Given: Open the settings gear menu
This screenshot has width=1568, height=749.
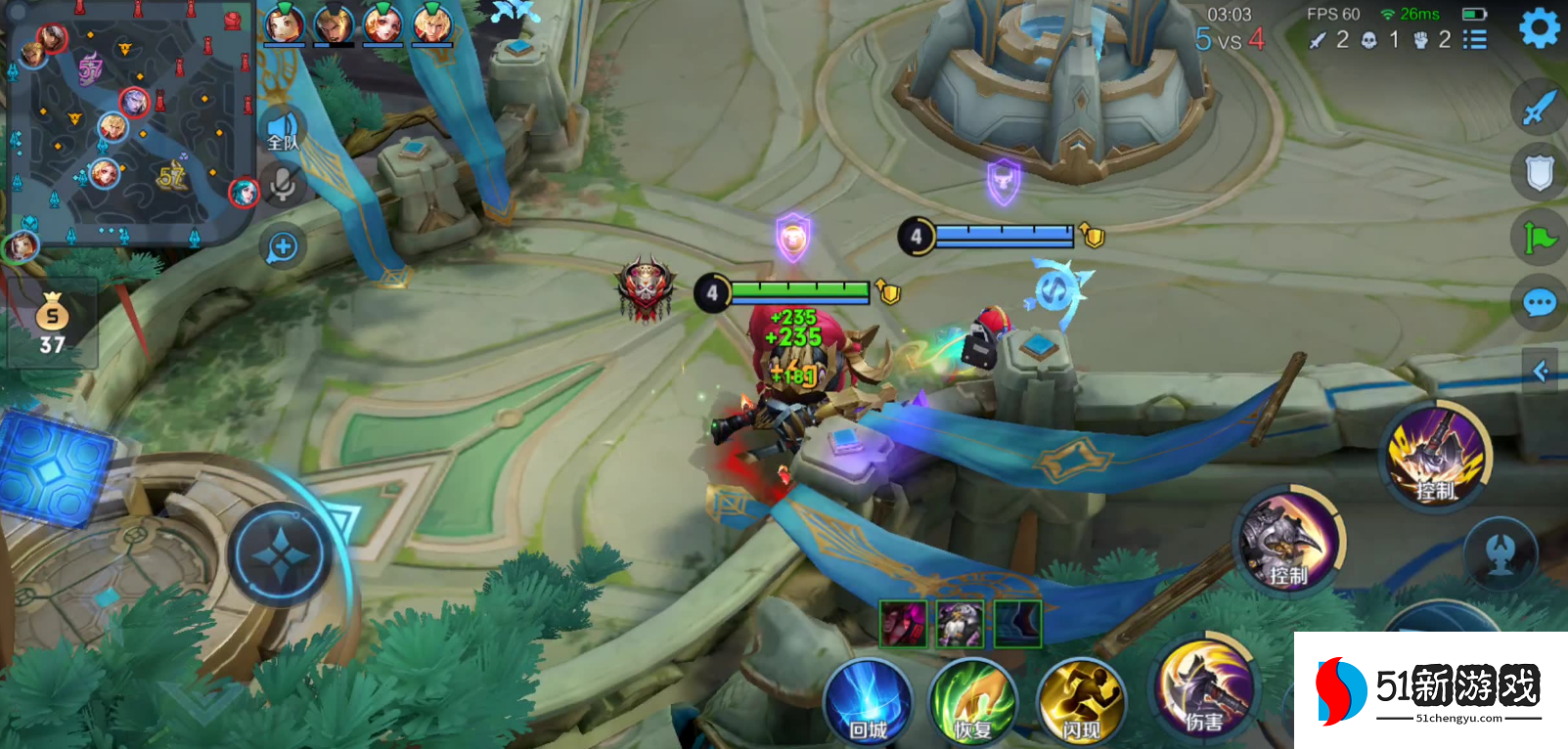Looking at the screenshot, I should (1539, 27).
